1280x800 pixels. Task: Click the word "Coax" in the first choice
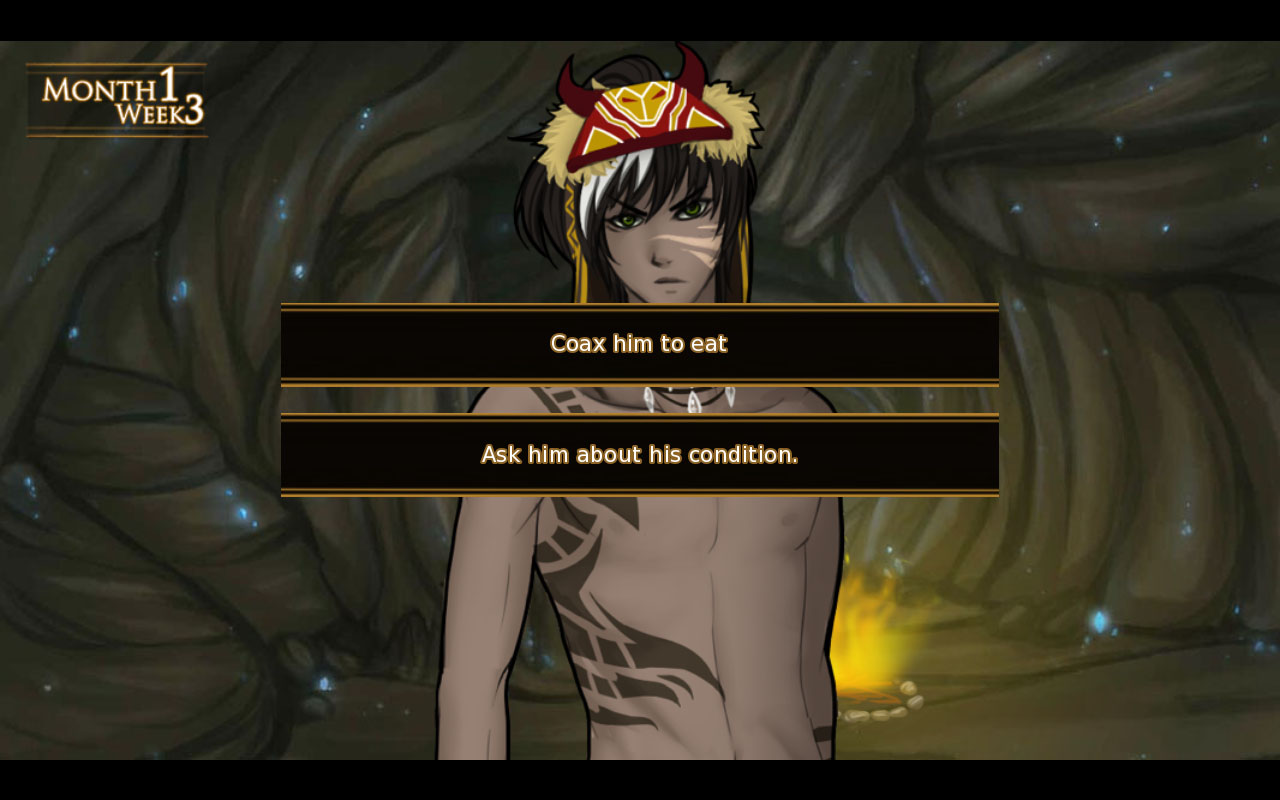click(x=577, y=343)
